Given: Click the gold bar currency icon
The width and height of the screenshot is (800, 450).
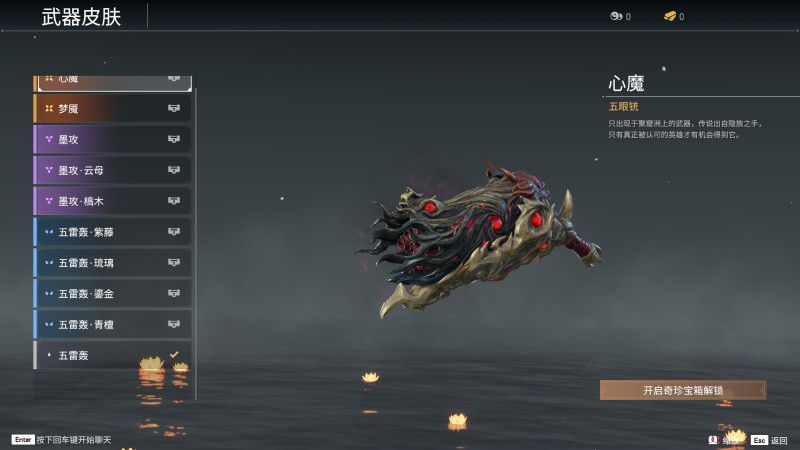Looking at the screenshot, I should click(670, 16).
